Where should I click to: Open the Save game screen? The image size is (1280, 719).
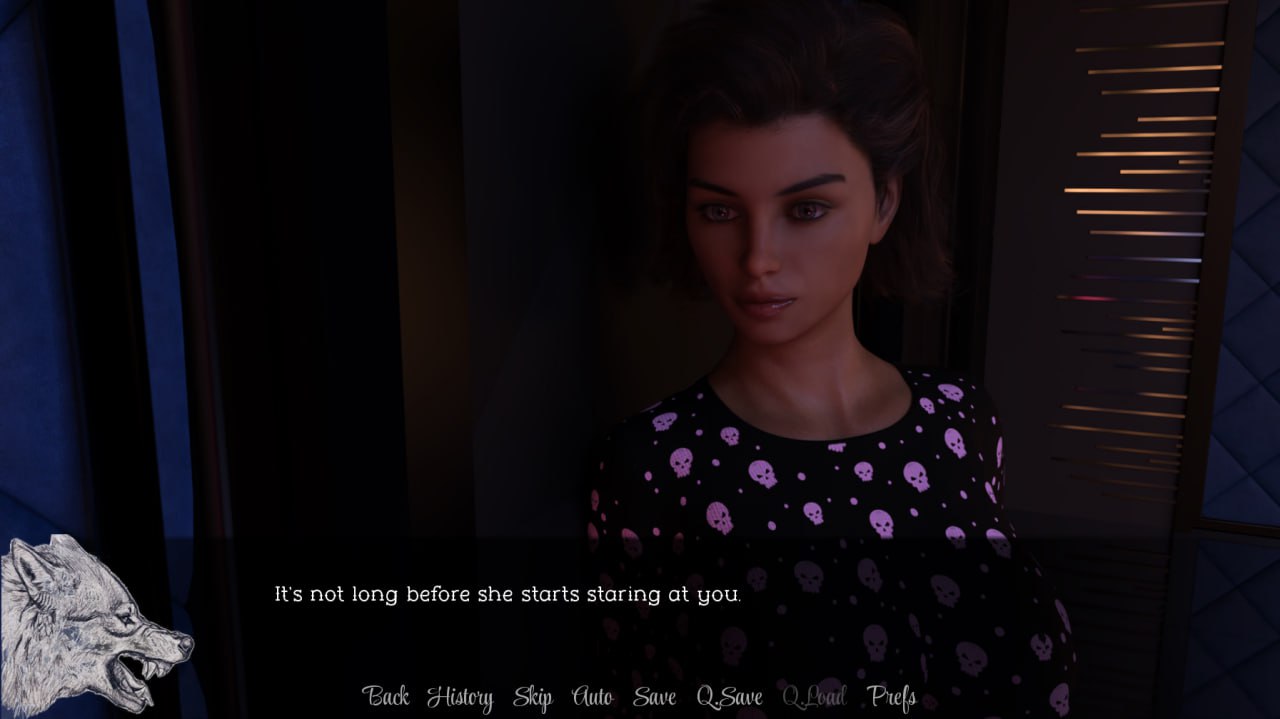(654, 697)
